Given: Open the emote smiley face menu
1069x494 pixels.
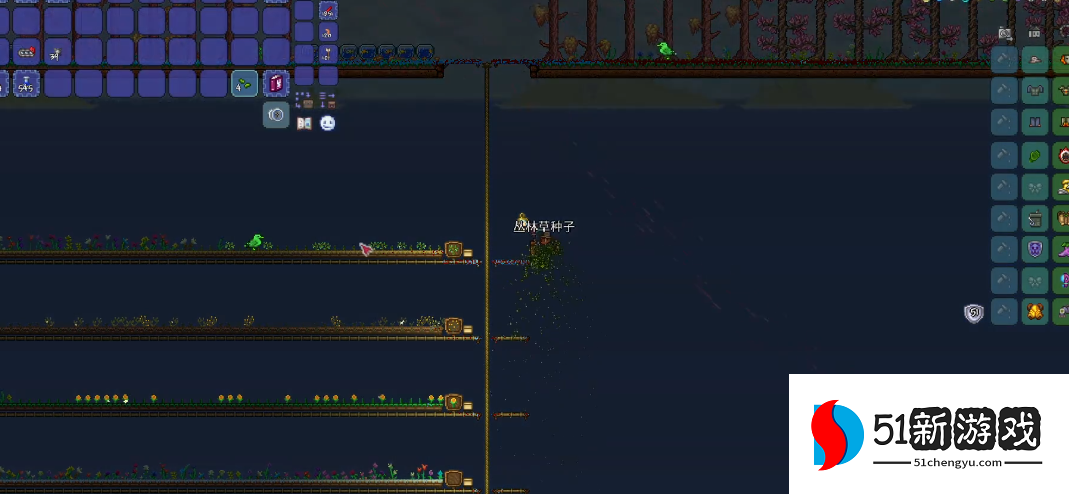Looking at the screenshot, I should (x=328, y=123).
